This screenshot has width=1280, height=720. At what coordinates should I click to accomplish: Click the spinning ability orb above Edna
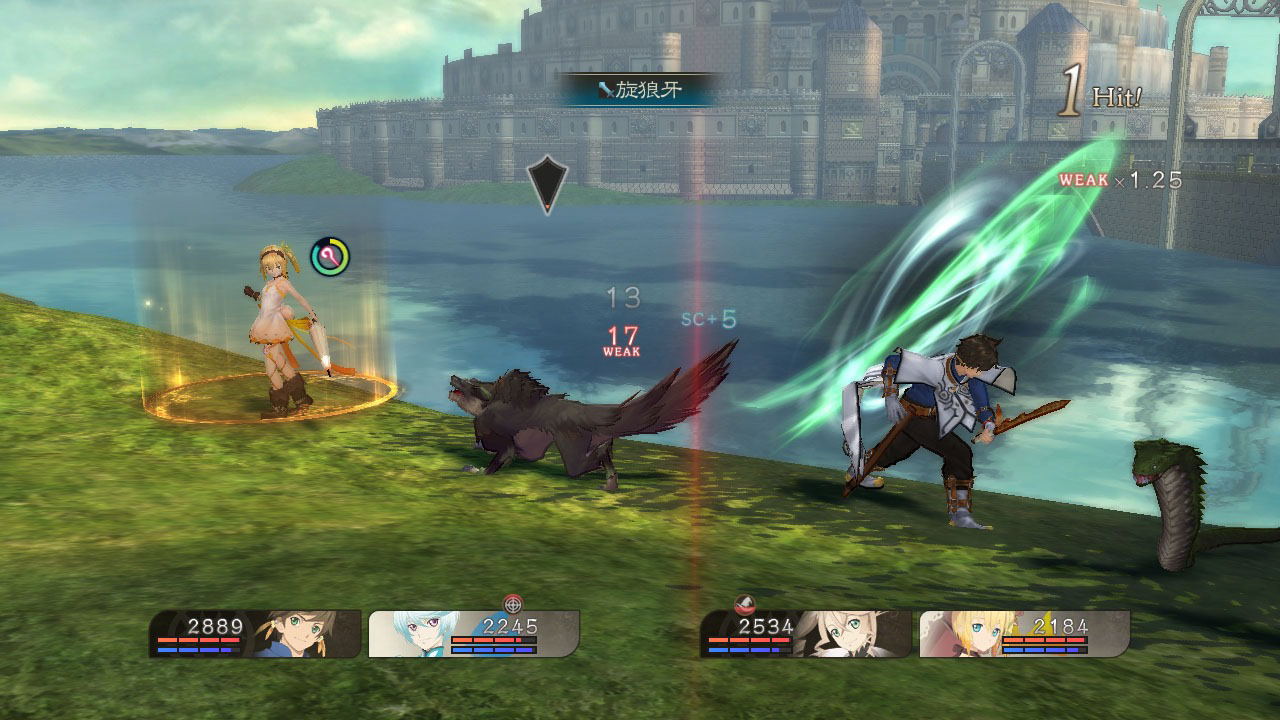click(330, 255)
